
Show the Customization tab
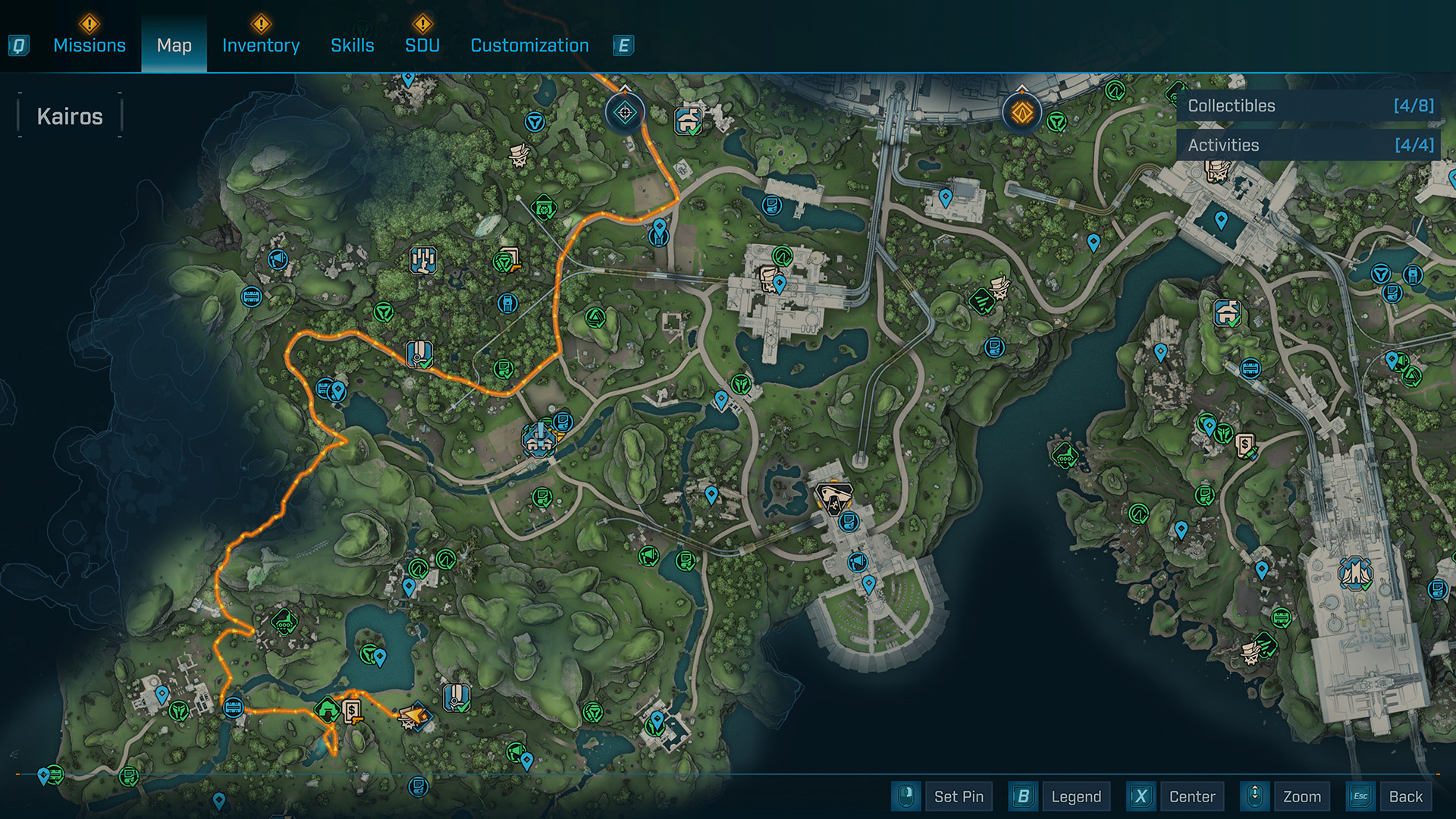tap(529, 45)
